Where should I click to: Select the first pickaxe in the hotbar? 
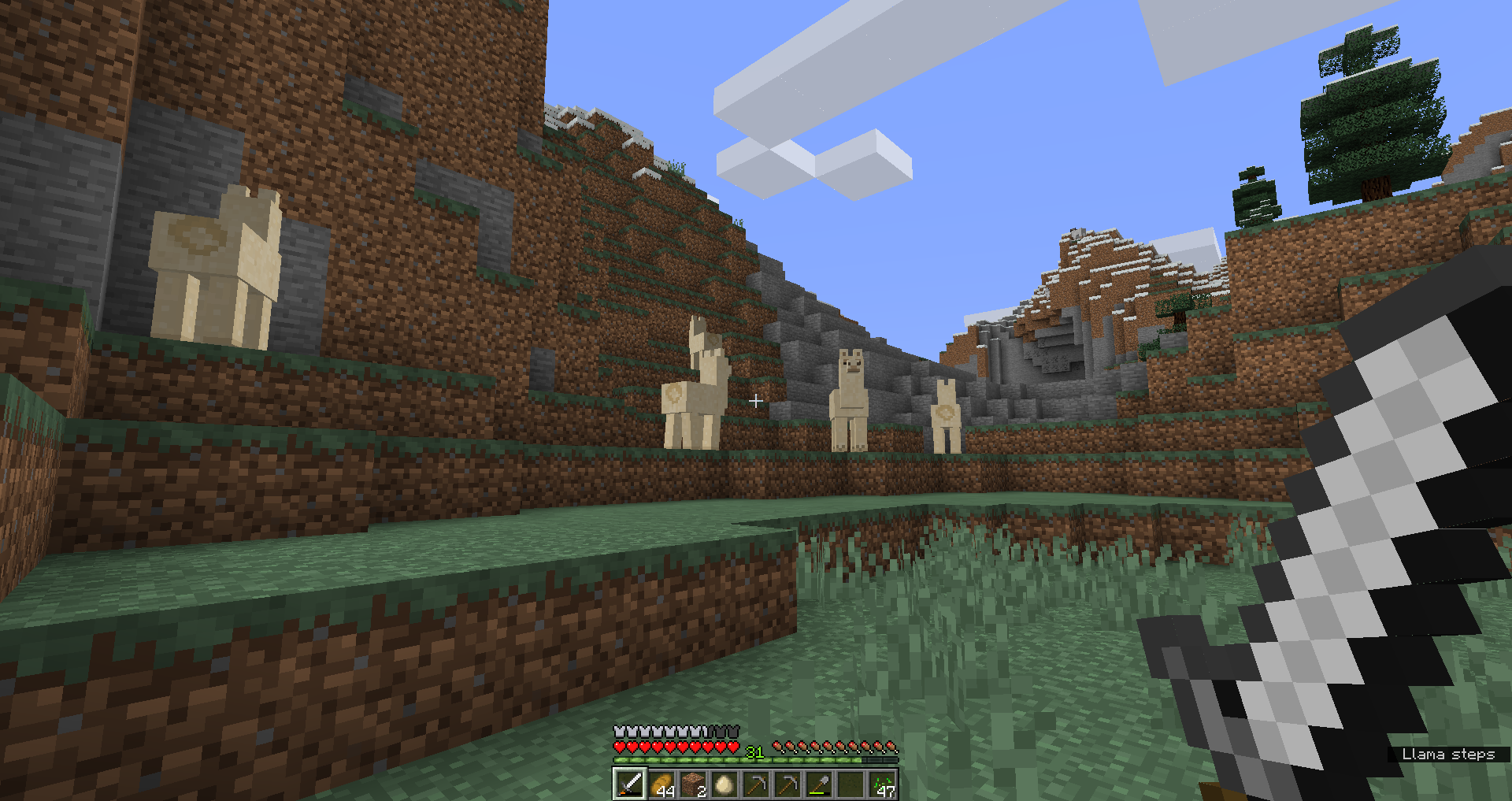758,785
